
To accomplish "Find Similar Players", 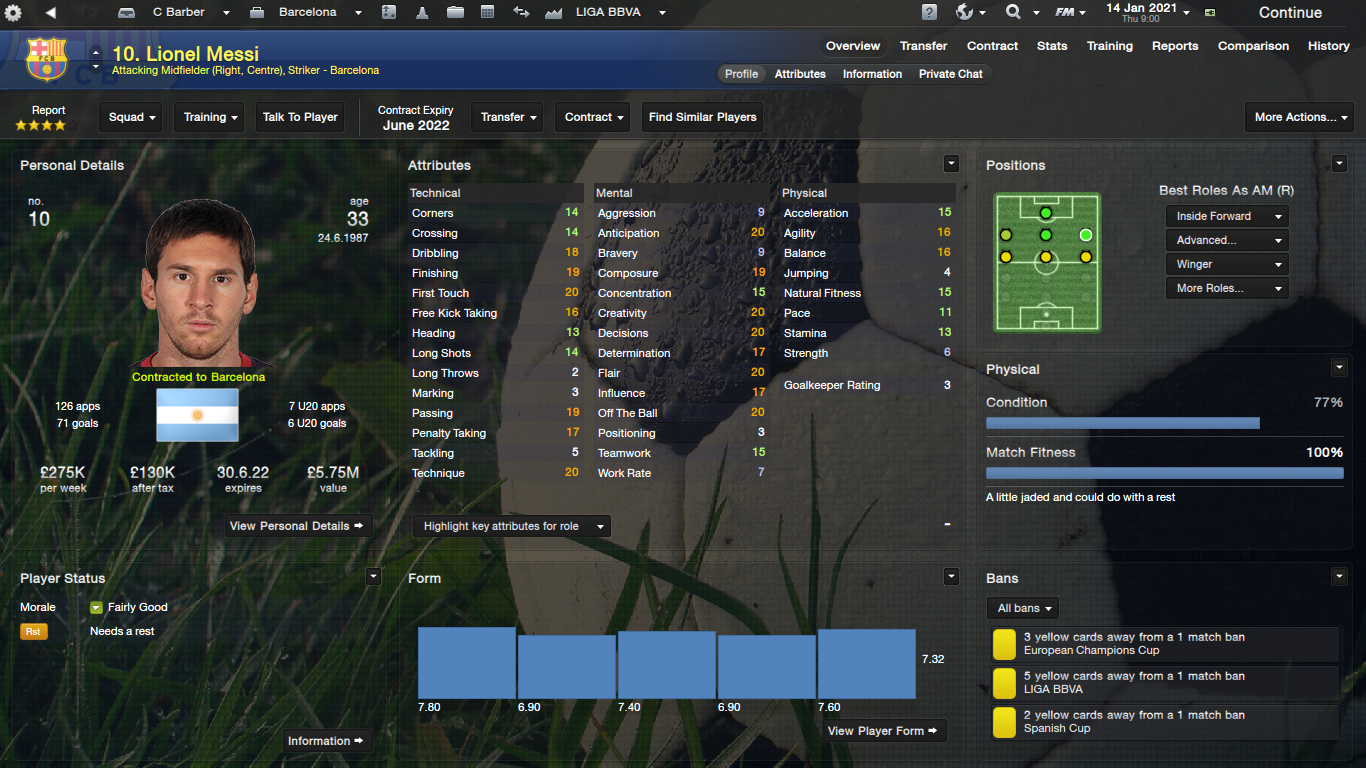I will click(x=702, y=117).
